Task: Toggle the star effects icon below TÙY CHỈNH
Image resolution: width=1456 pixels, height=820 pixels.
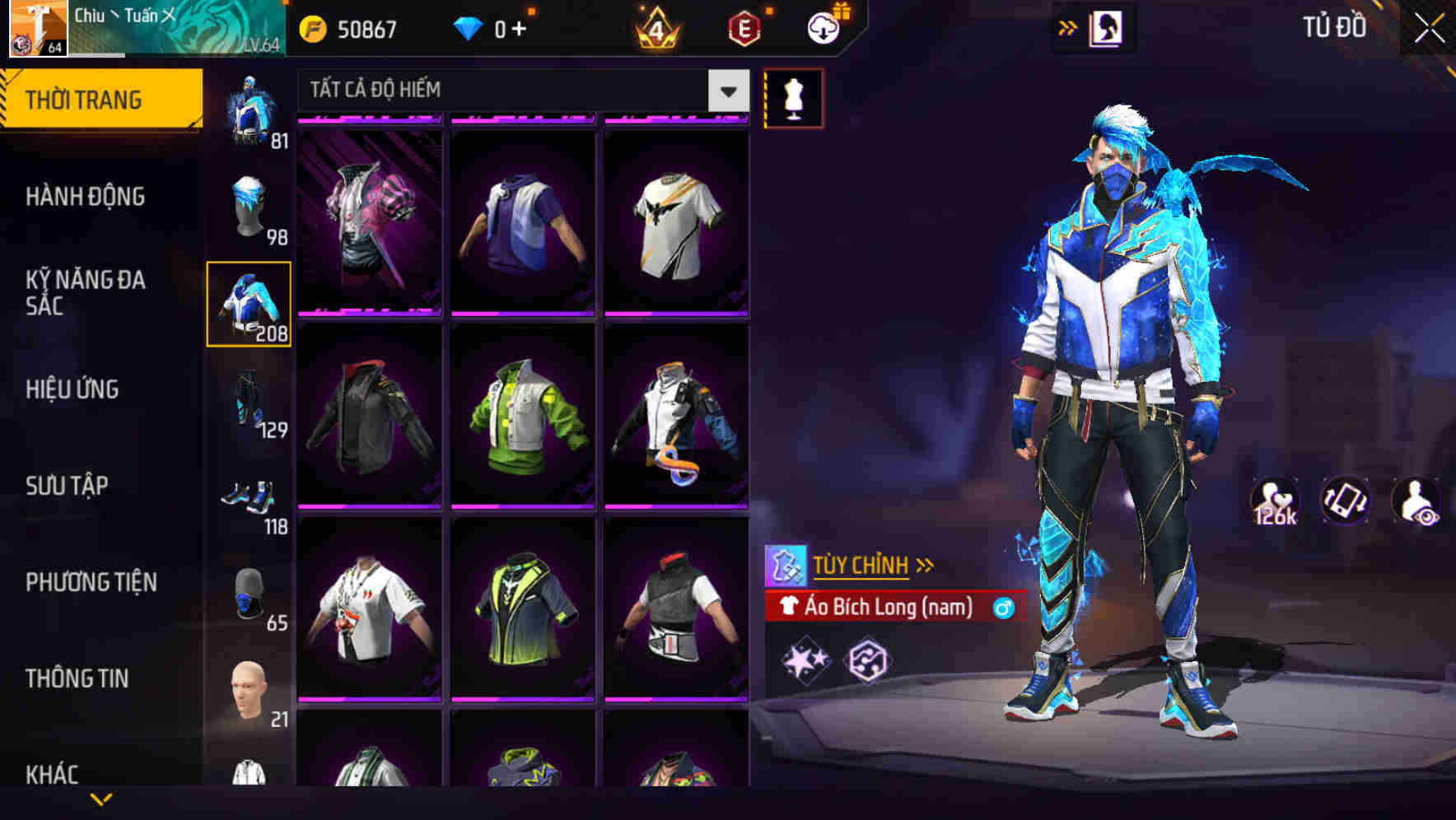Action: (805, 660)
